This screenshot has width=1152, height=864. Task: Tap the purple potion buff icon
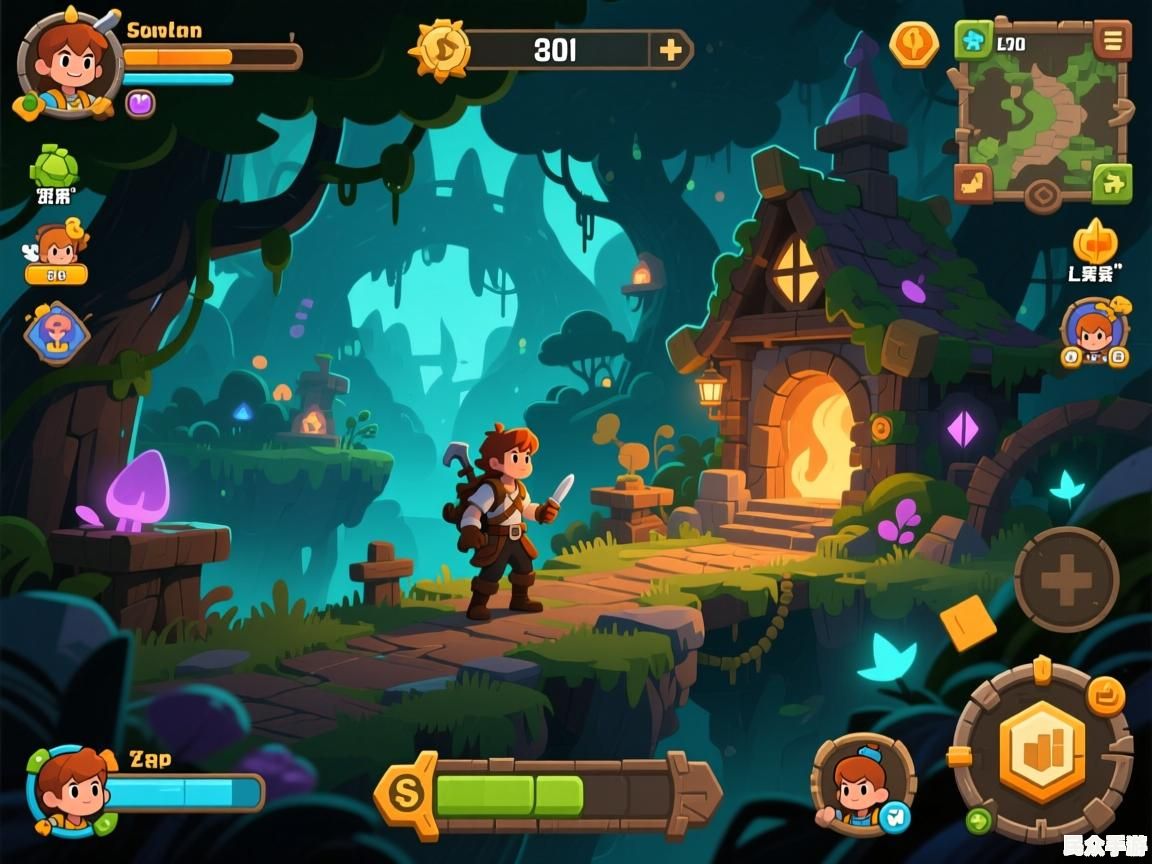pos(140,102)
